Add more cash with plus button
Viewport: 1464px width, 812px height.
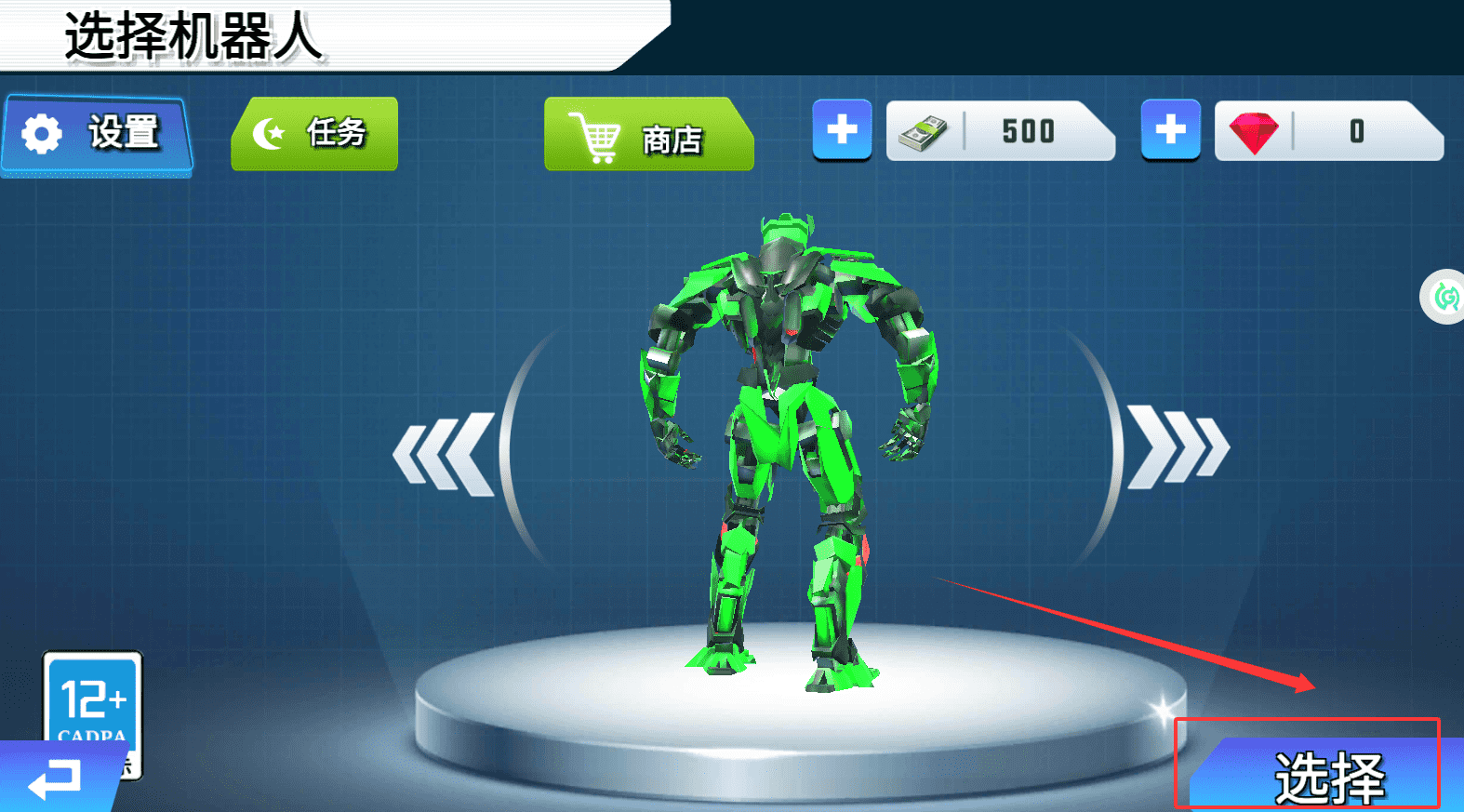tap(842, 129)
